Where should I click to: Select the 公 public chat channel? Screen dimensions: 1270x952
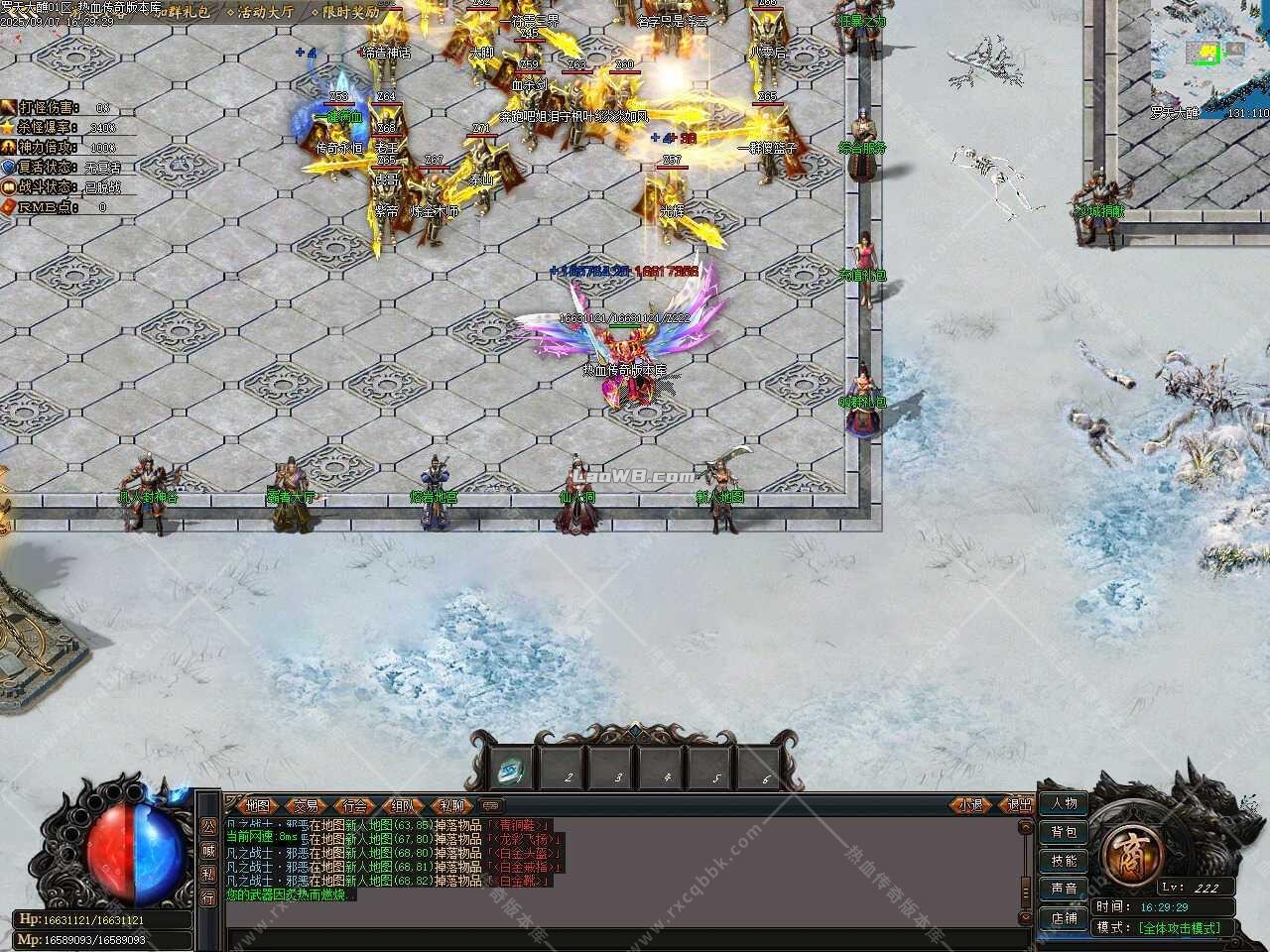208,826
